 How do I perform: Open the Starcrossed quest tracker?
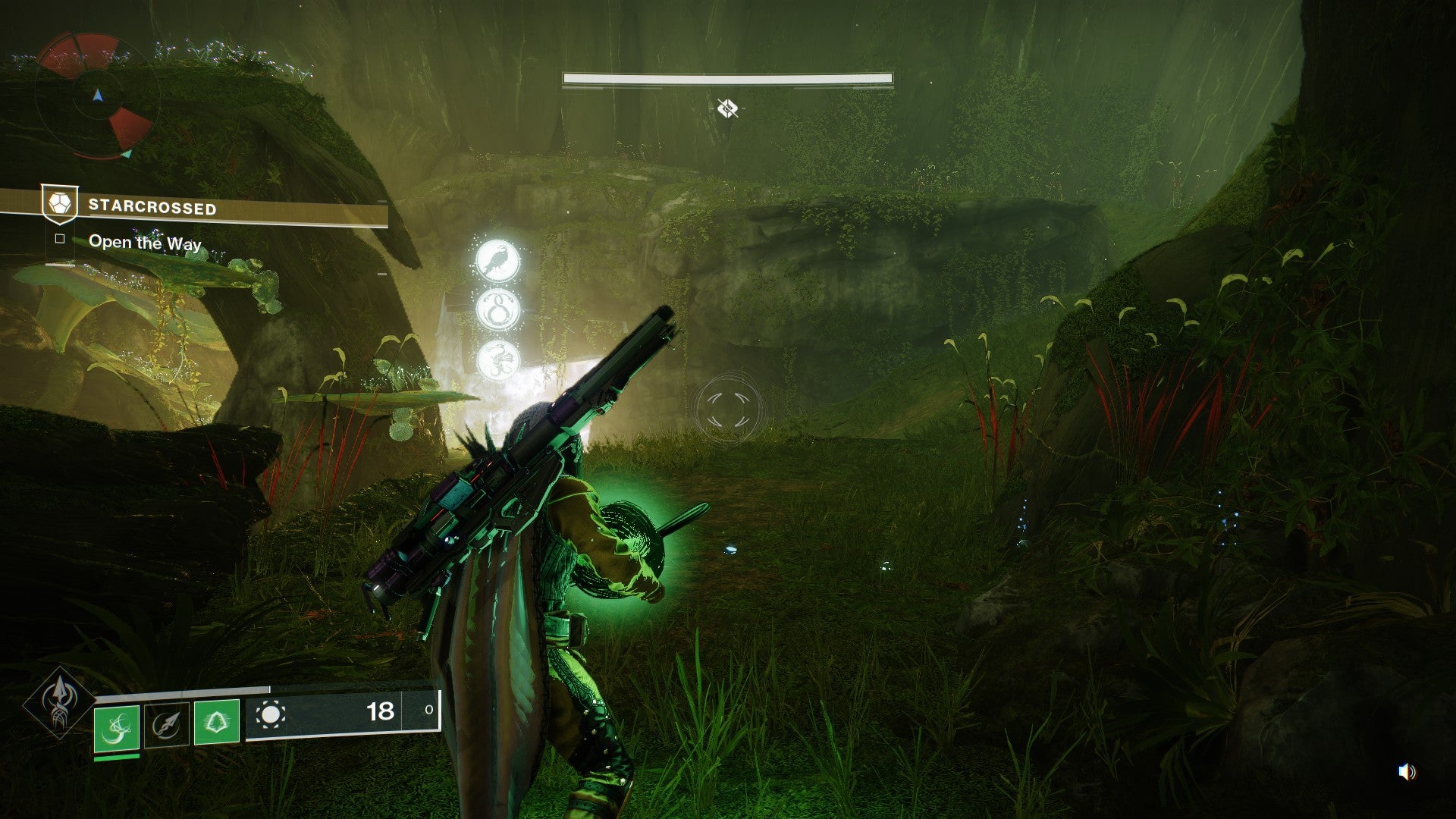pyautogui.click(x=152, y=206)
